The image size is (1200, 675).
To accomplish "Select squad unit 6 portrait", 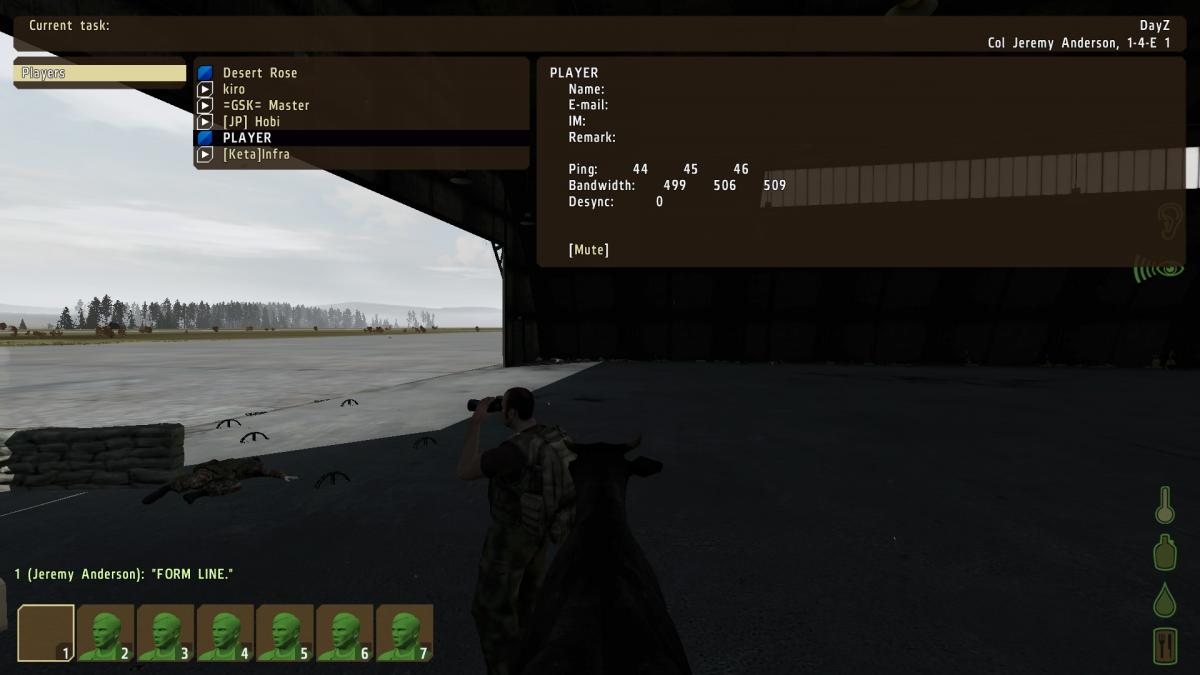I will (x=345, y=633).
